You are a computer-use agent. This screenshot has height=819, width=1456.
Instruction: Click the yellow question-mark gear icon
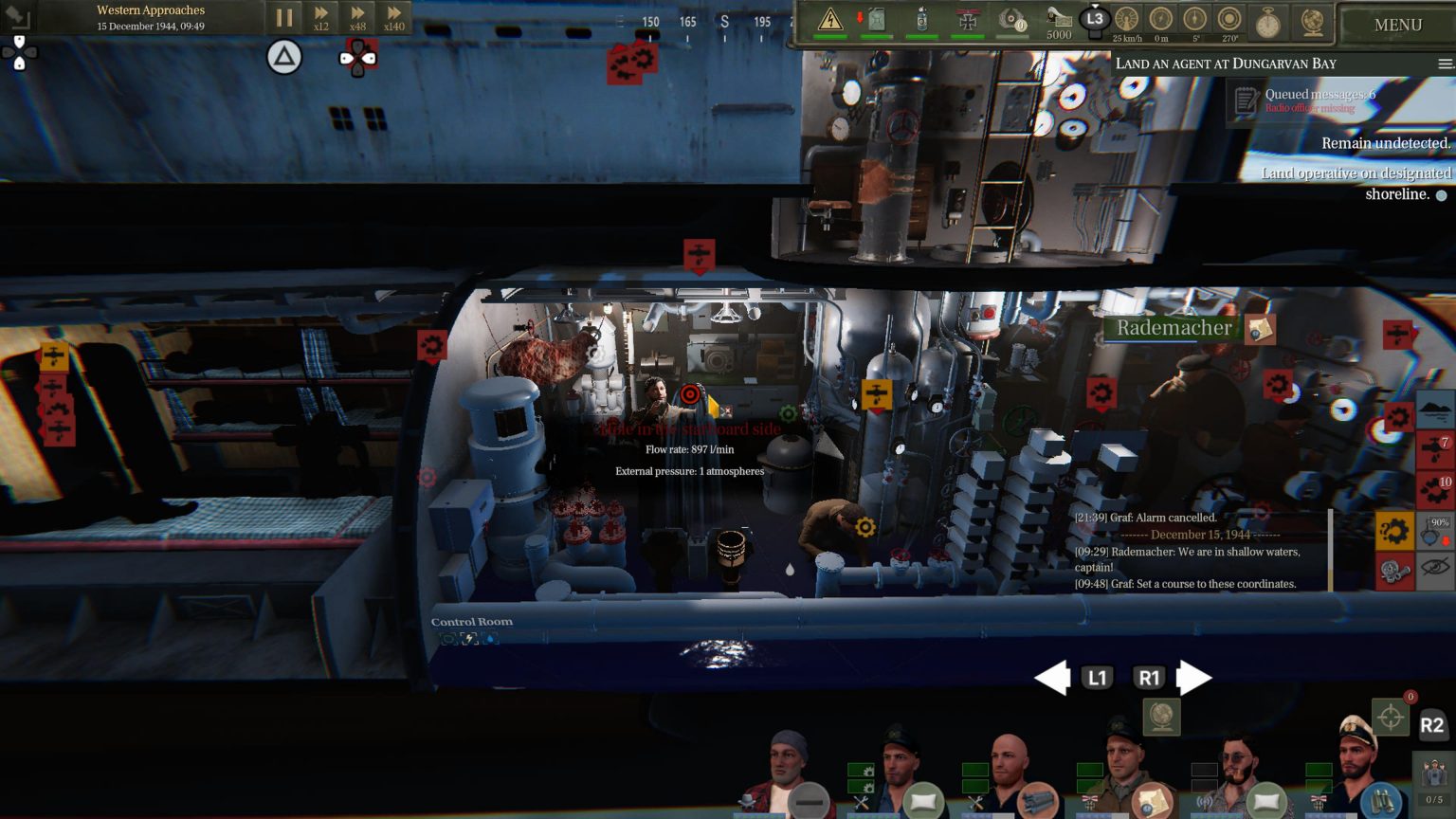1393,531
